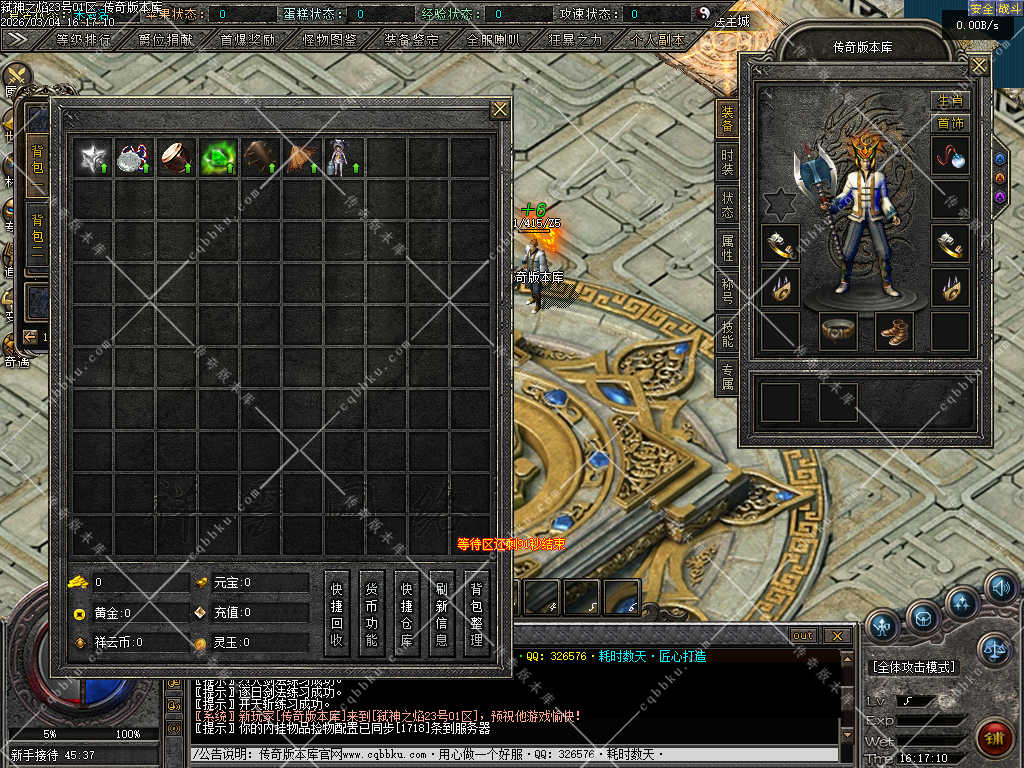Switch to the 时装 fashion tab

click(x=727, y=163)
